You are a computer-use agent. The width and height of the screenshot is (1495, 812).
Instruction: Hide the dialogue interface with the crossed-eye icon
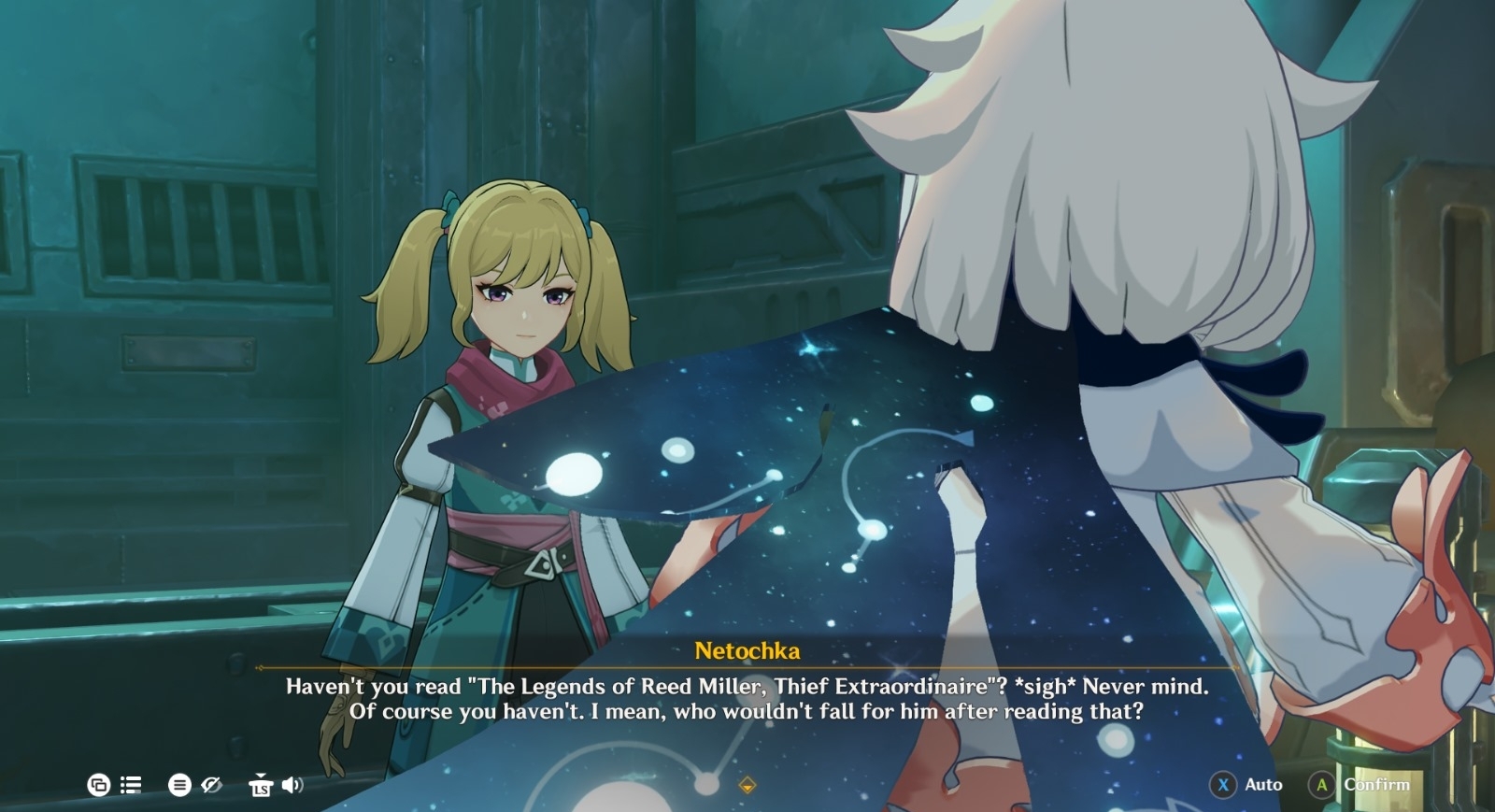(x=212, y=785)
